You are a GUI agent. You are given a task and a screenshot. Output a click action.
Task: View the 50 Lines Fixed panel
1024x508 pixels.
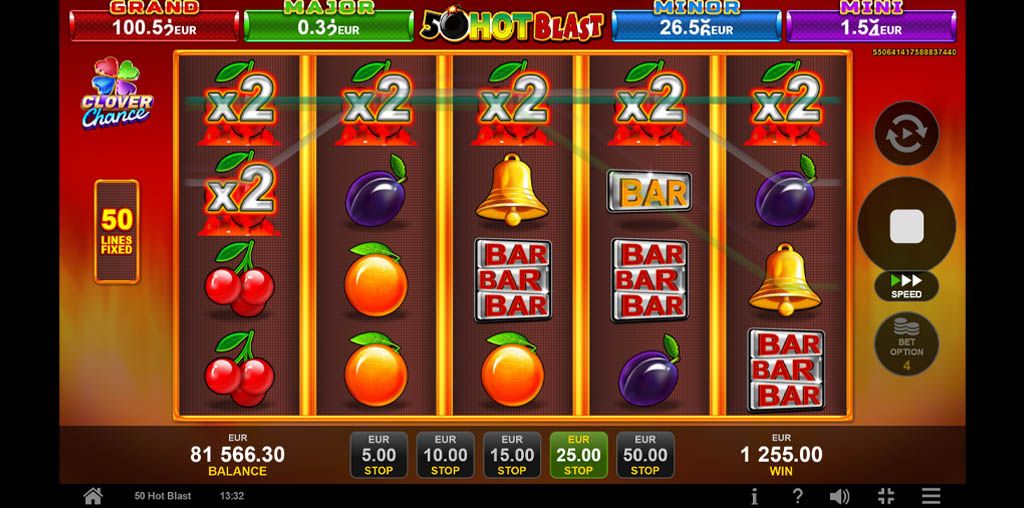tap(116, 231)
